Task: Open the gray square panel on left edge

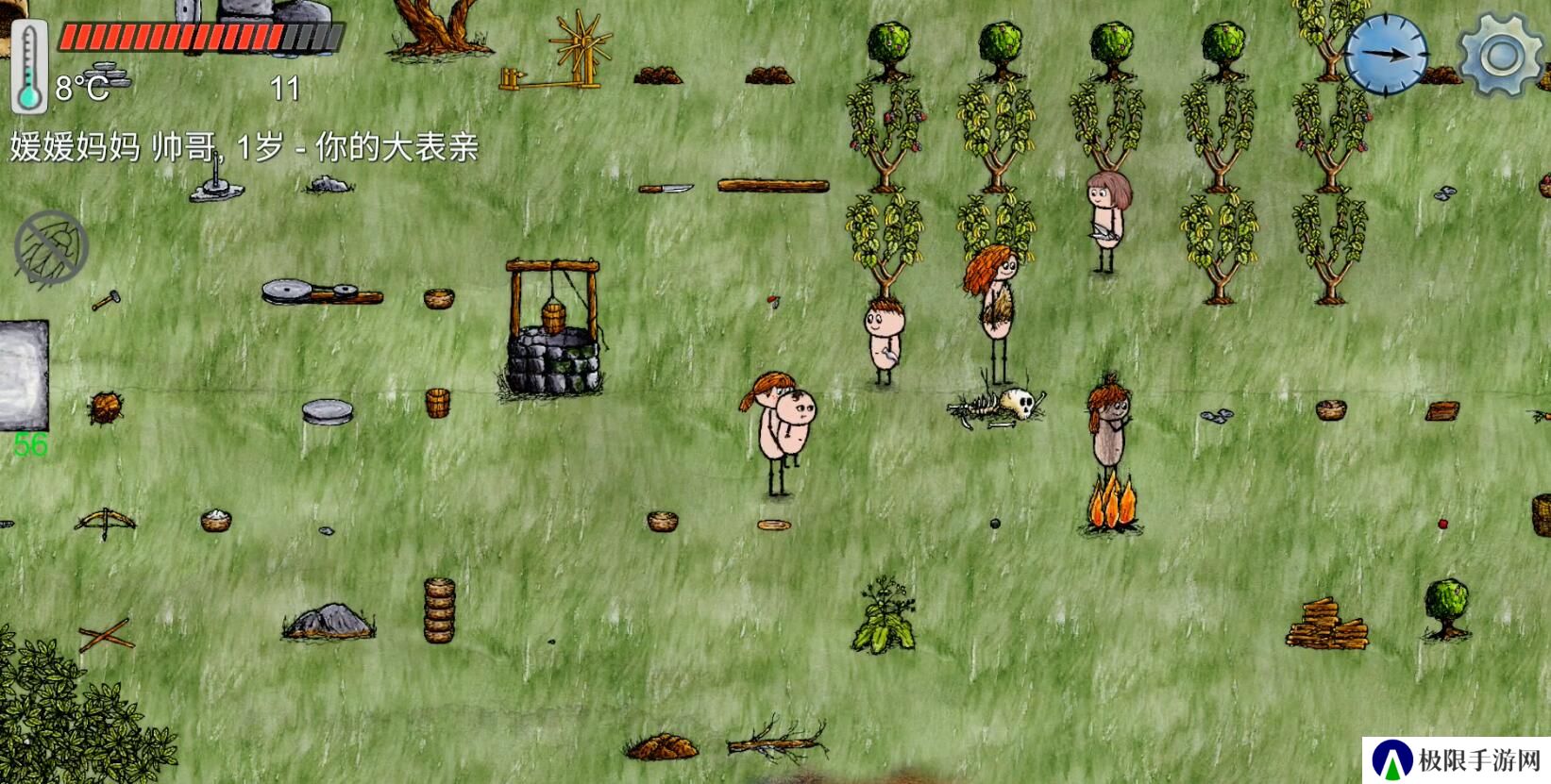Action: tap(23, 375)
